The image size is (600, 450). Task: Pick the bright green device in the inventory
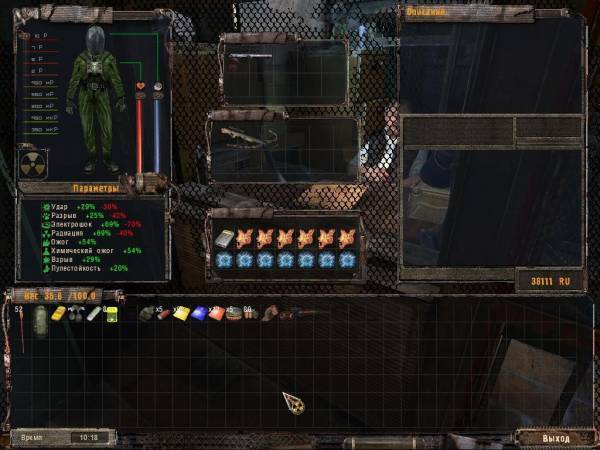tap(111, 314)
